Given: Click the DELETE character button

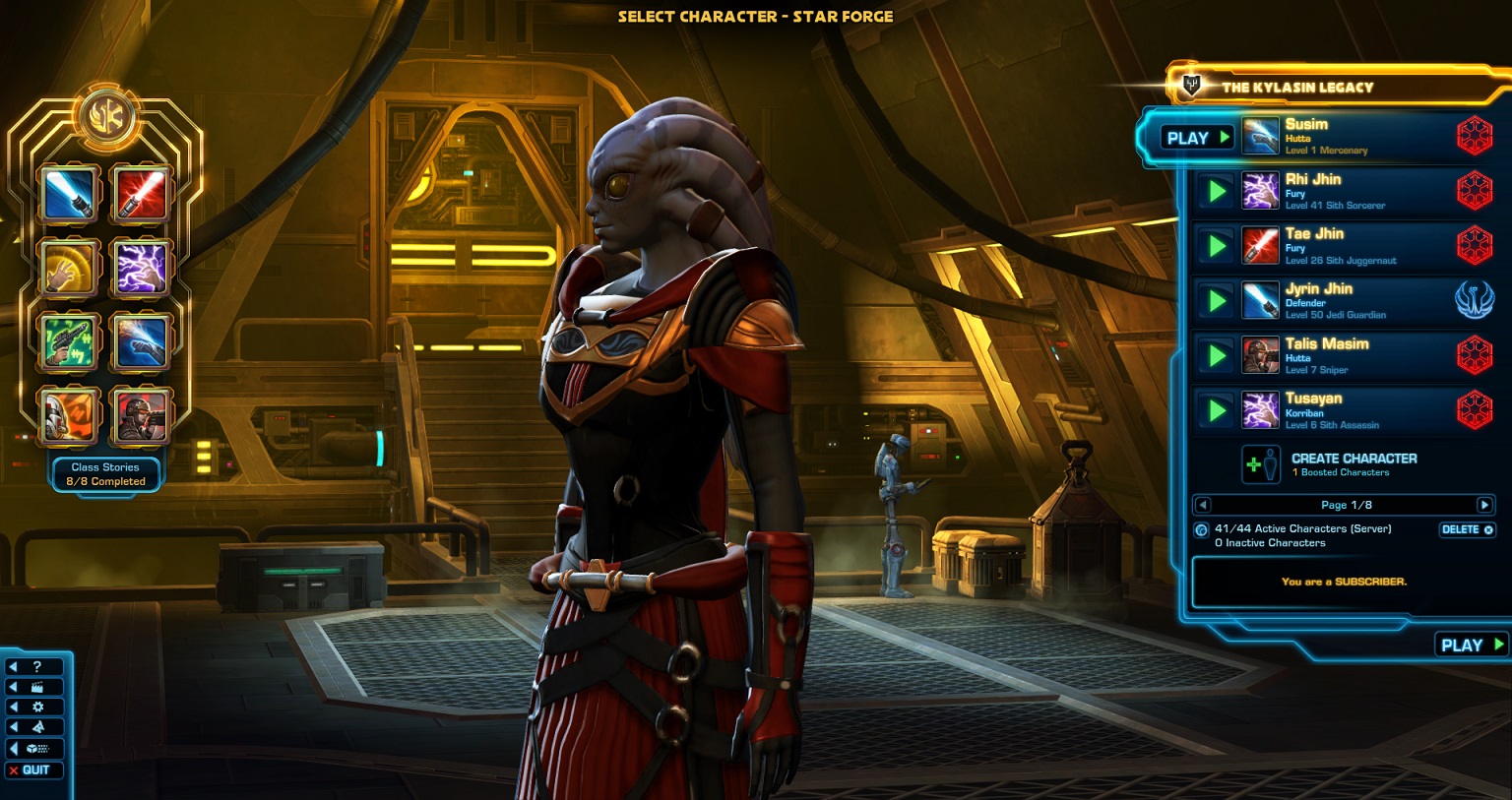Looking at the screenshot, I should pos(1467,529).
